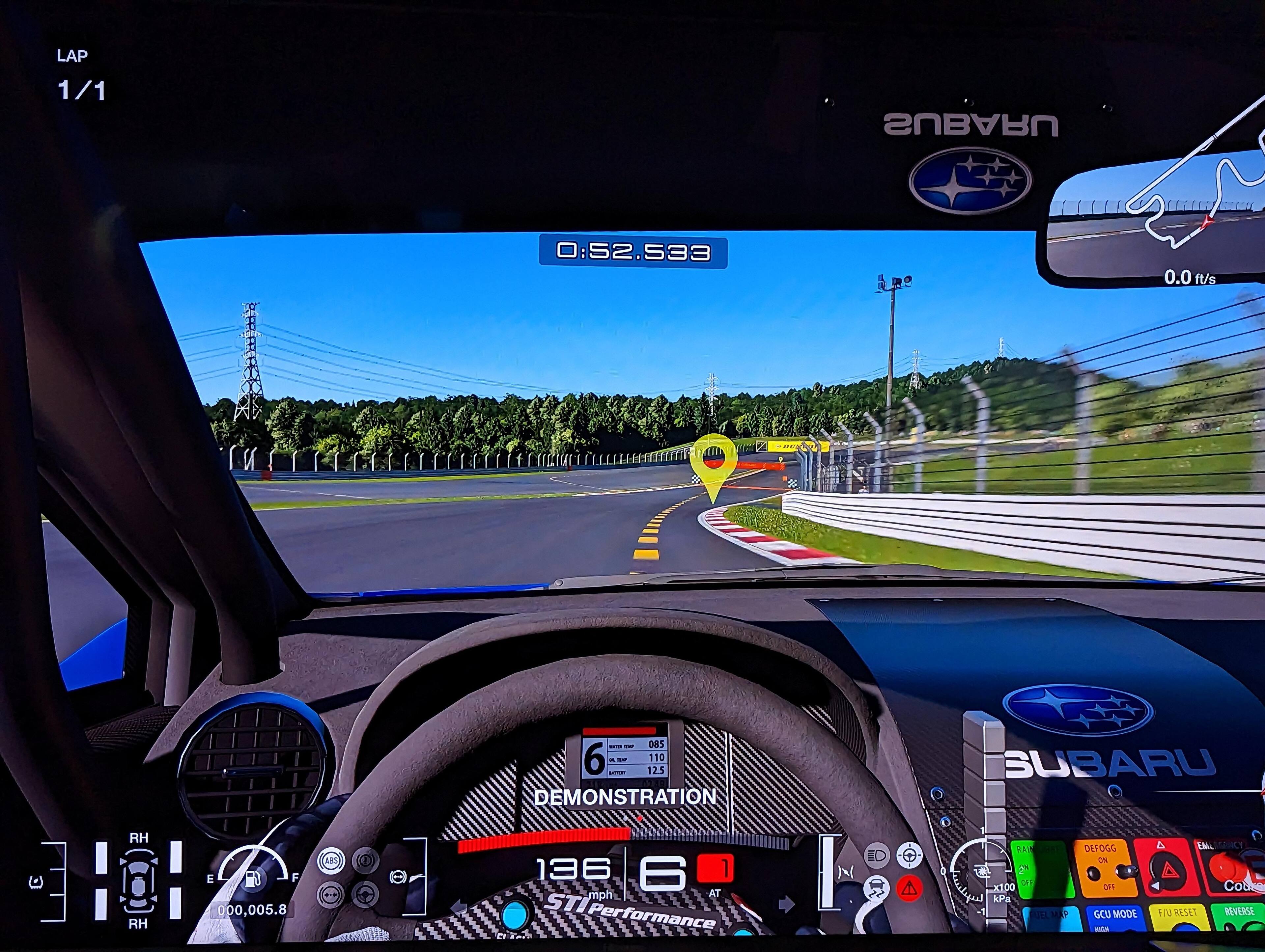Click the steering wheel crosshair icon
Image resolution: width=1265 pixels, height=952 pixels.
pos(909,856)
